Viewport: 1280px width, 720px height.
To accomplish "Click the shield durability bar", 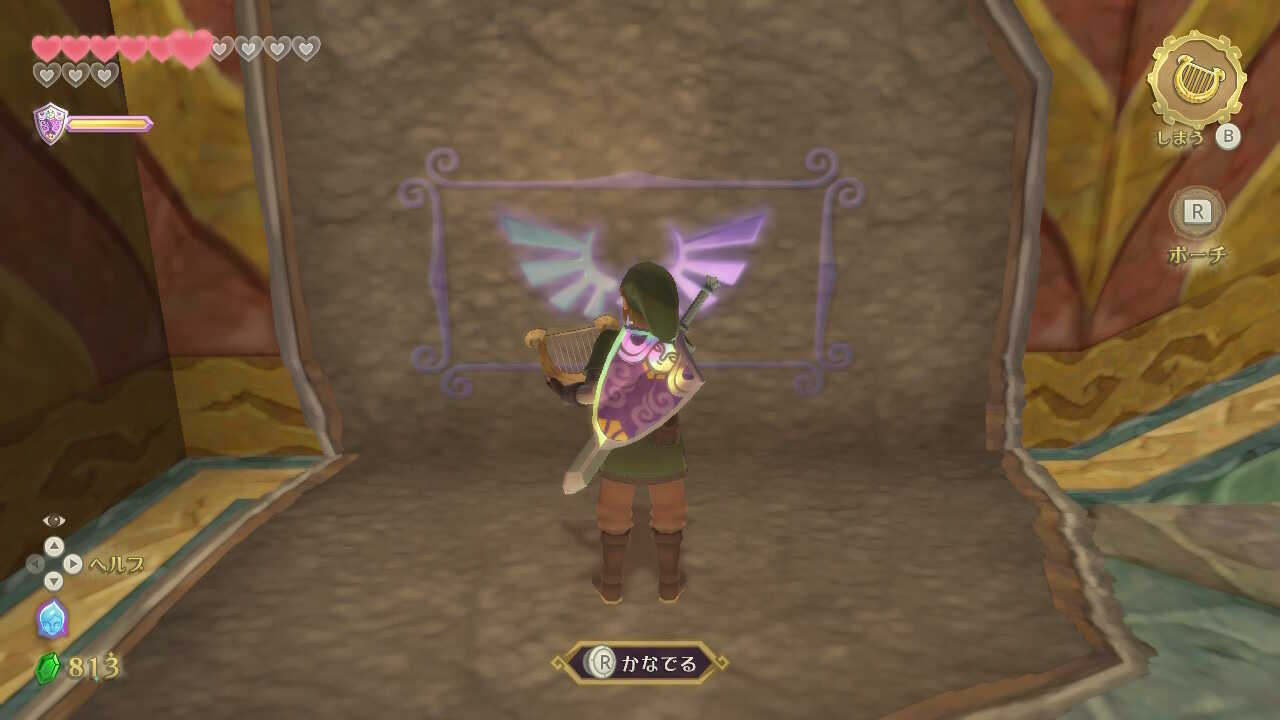I will [x=108, y=123].
